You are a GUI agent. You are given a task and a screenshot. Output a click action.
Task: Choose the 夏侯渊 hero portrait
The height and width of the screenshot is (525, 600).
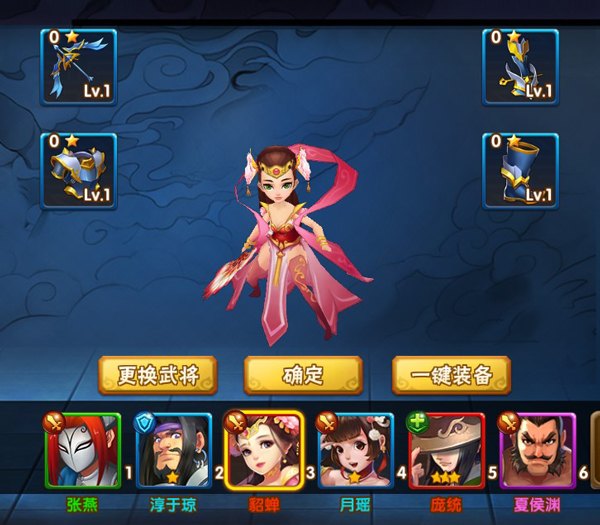(538, 452)
